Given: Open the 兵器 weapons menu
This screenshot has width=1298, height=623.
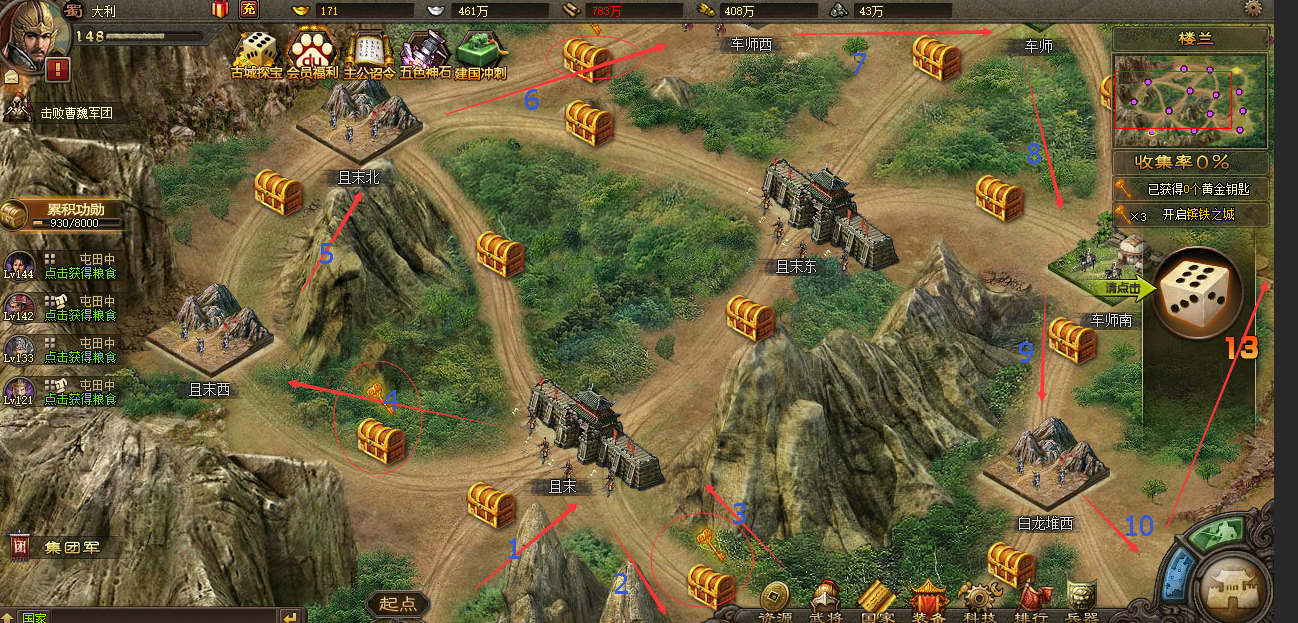Looking at the screenshot, I should 1082,602.
